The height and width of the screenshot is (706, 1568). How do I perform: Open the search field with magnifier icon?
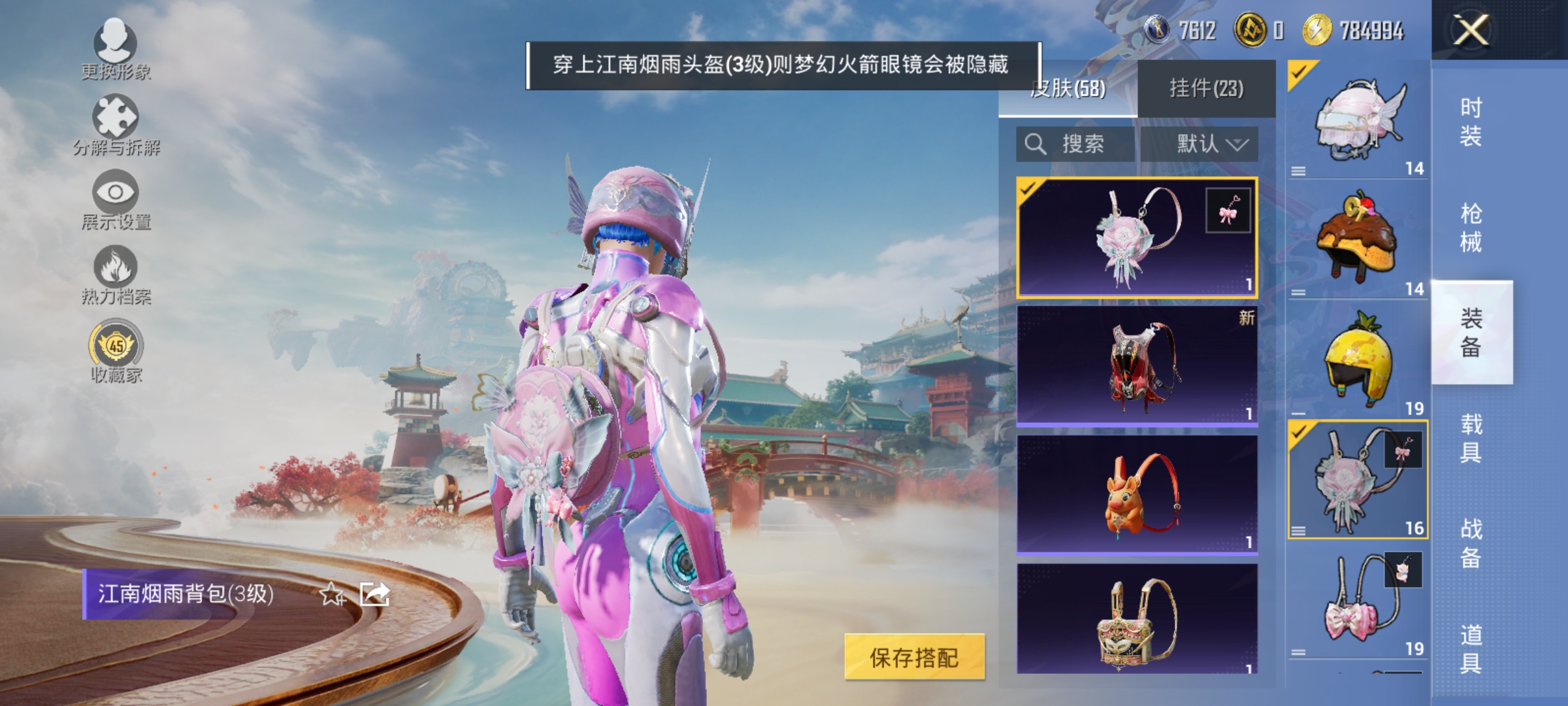pos(1075,145)
